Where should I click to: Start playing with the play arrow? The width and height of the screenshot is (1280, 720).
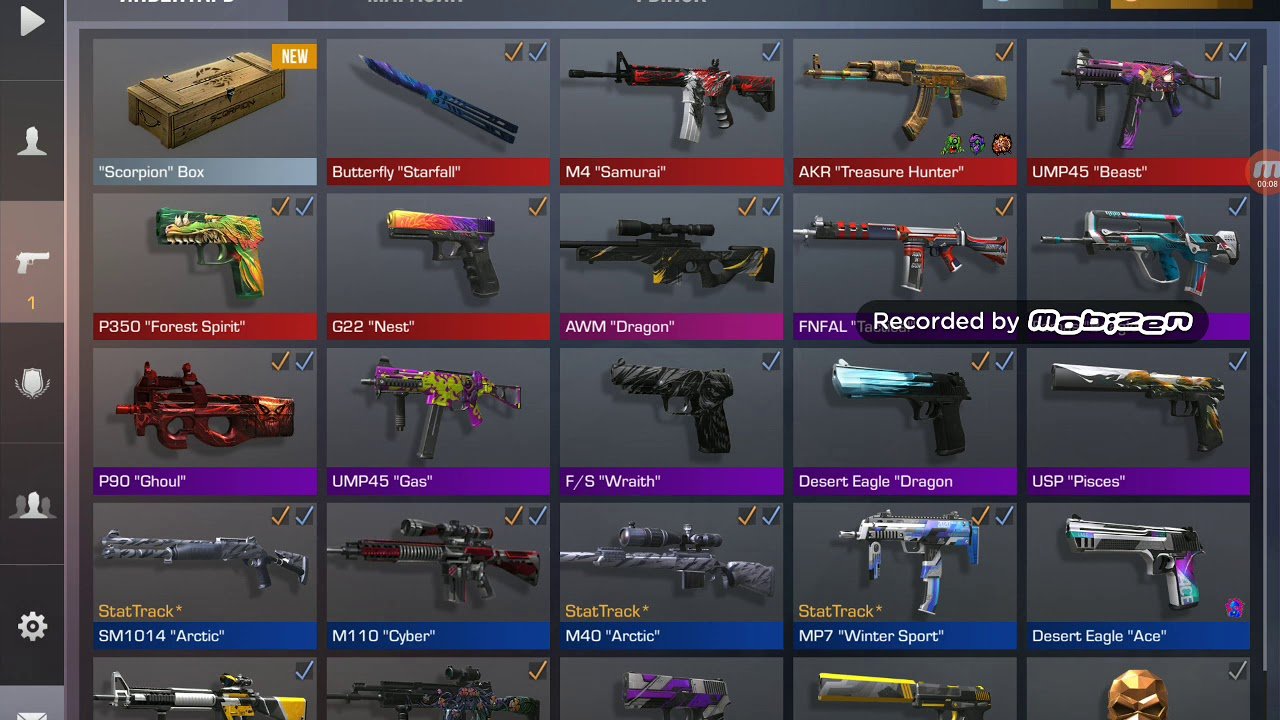pyautogui.click(x=32, y=21)
